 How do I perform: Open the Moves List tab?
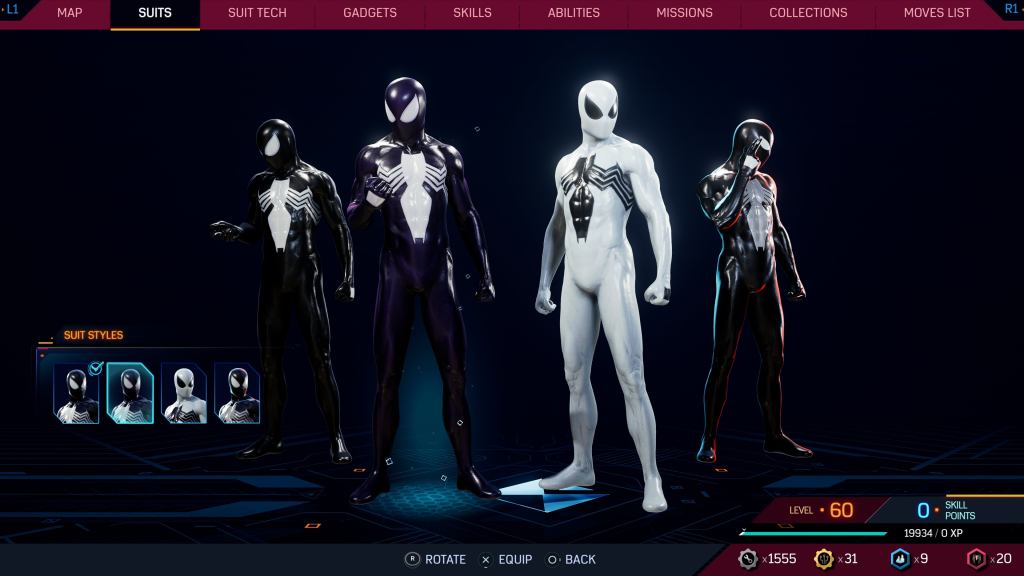pyautogui.click(x=937, y=13)
